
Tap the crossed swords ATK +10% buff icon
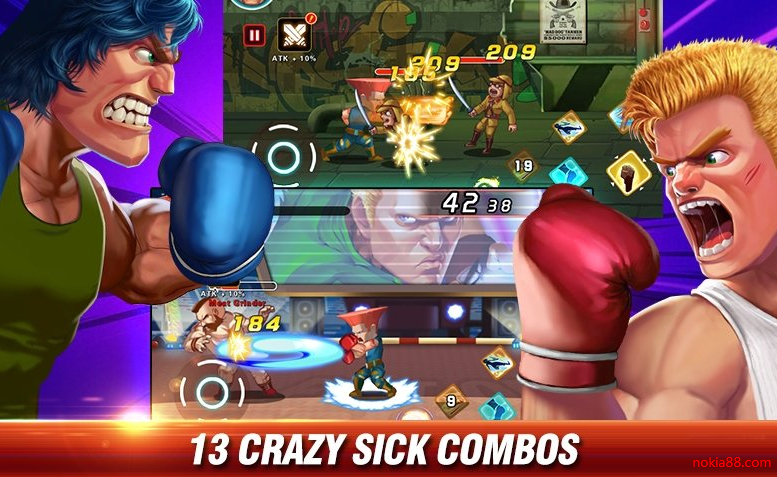294,34
